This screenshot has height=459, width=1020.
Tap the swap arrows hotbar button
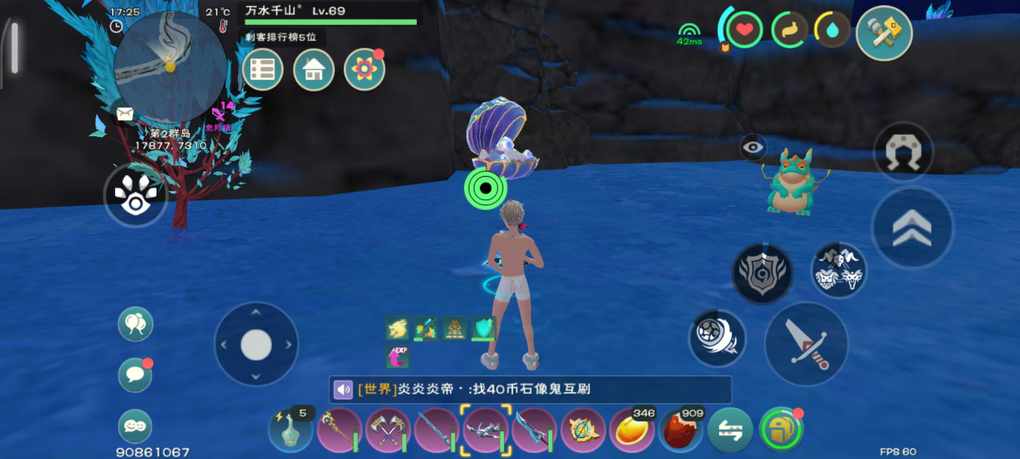(730, 431)
